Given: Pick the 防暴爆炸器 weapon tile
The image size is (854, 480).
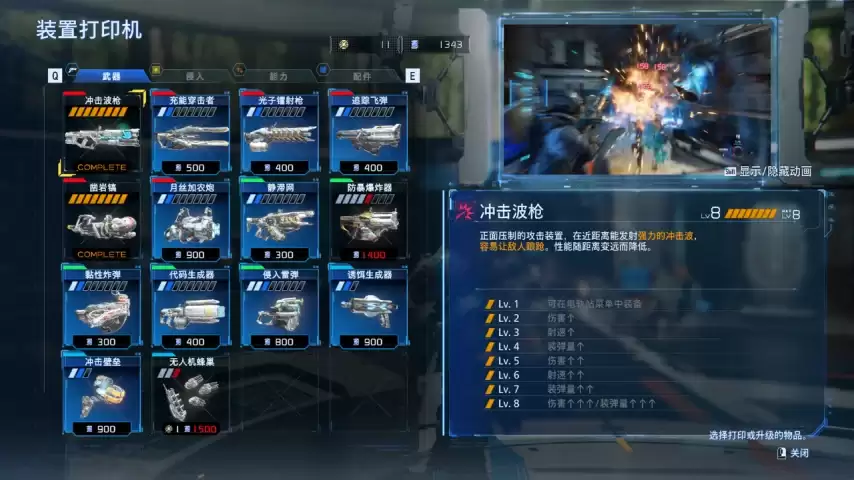Looking at the screenshot, I should pyautogui.click(x=368, y=220).
